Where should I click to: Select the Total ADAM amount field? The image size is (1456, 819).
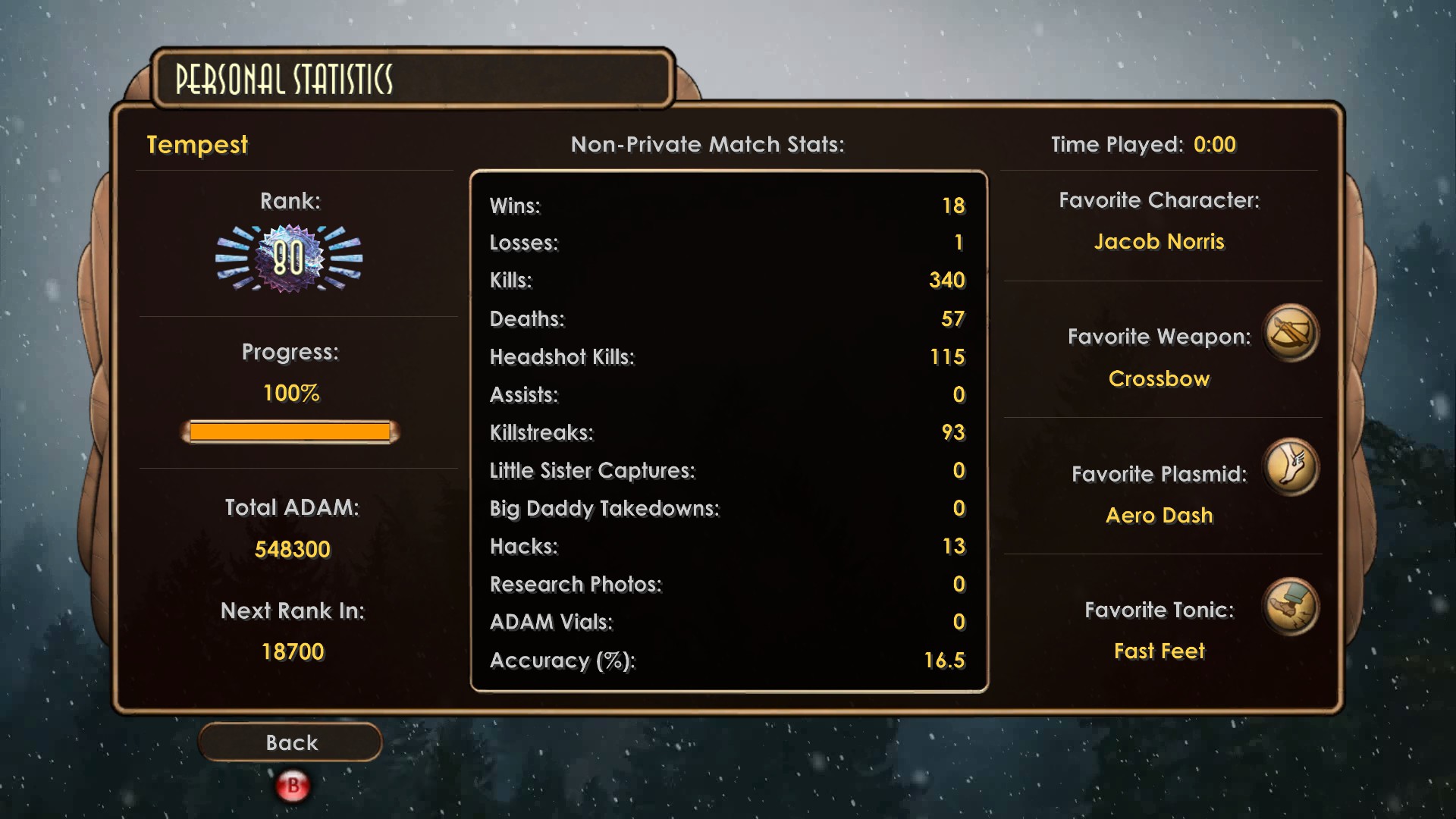[293, 548]
